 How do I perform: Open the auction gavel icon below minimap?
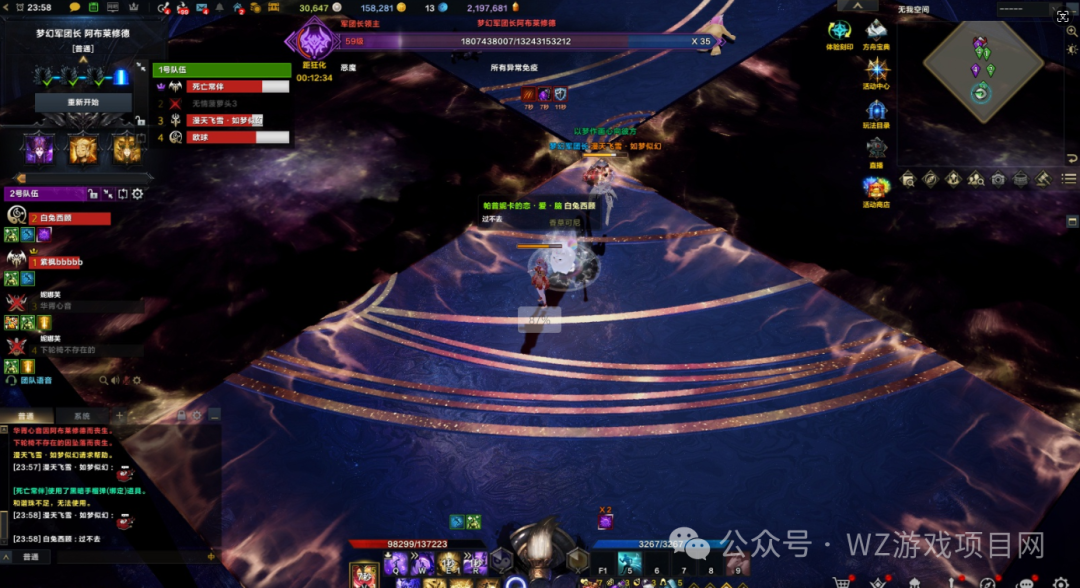(x=1041, y=179)
